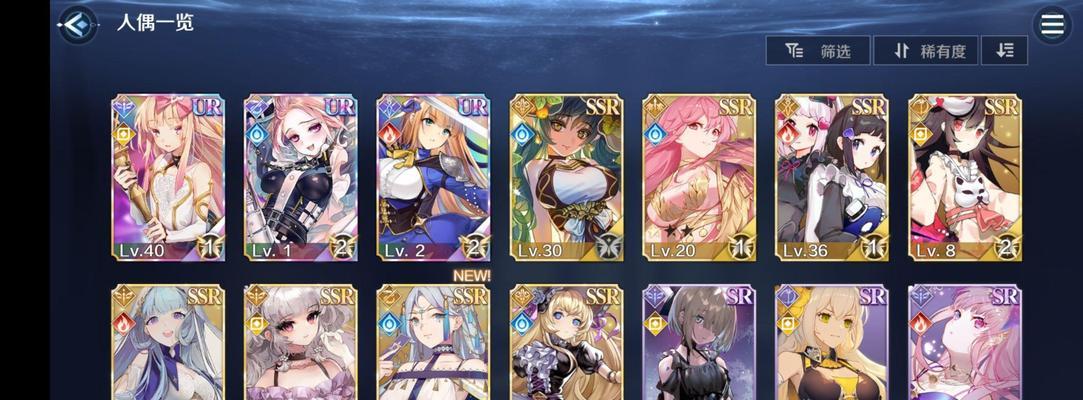Viewport: 1083px width, 400px height.
Task: Go back using the top-left arrow
Action: click(x=77, y=25)
